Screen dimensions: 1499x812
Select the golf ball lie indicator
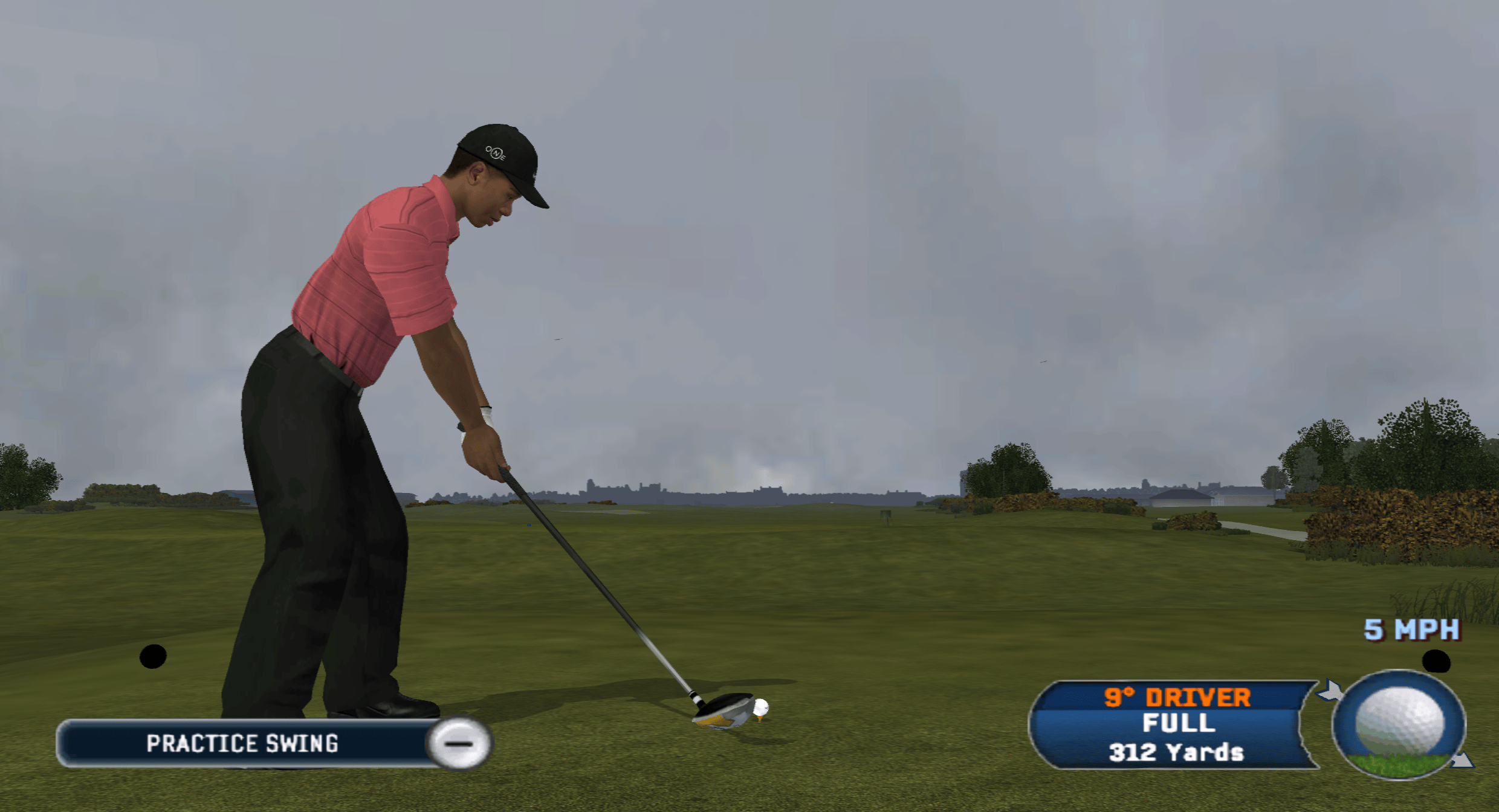[x=1399, y=724]
